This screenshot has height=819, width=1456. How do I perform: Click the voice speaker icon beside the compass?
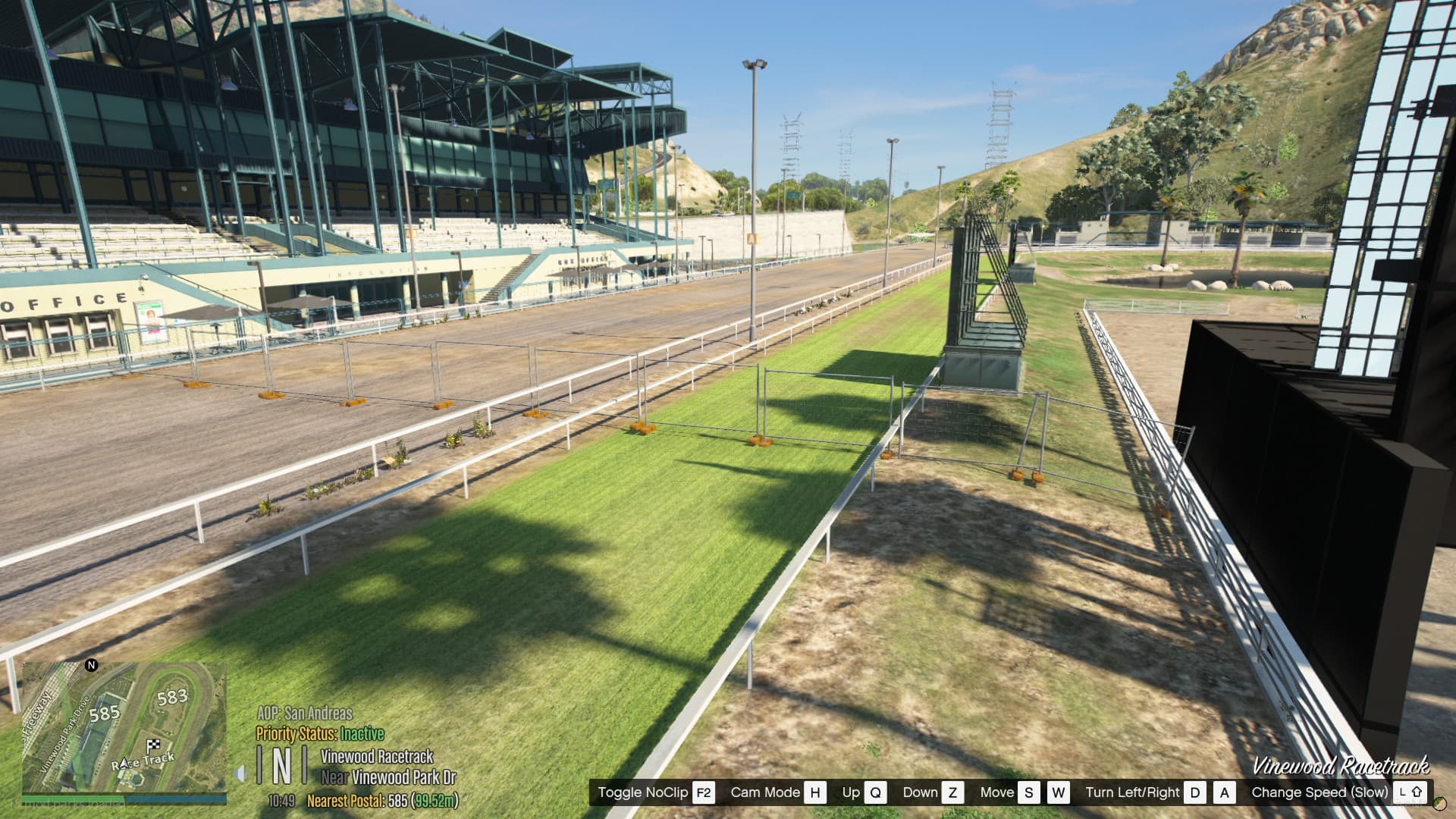(240, 773)
